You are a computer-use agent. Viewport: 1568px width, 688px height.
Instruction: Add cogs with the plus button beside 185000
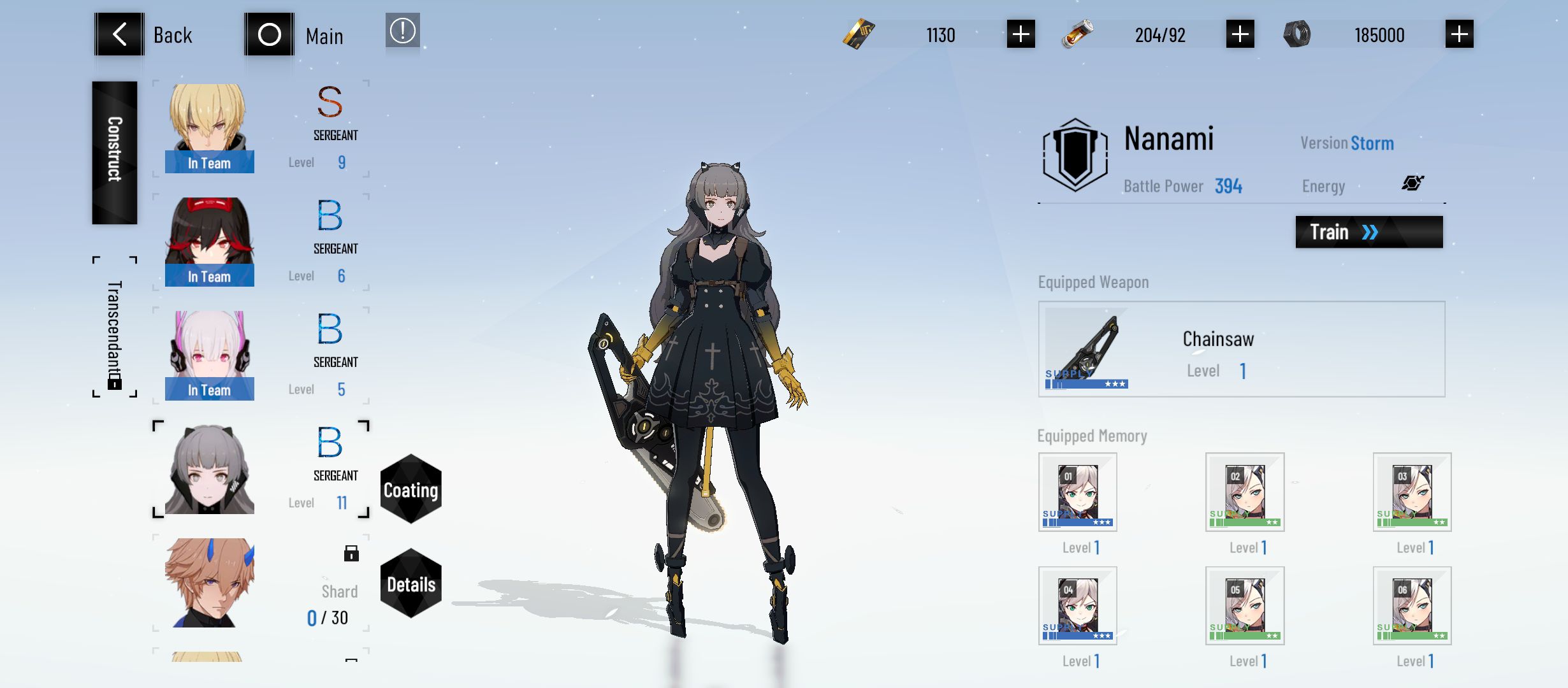click(x=1459, y=34)
